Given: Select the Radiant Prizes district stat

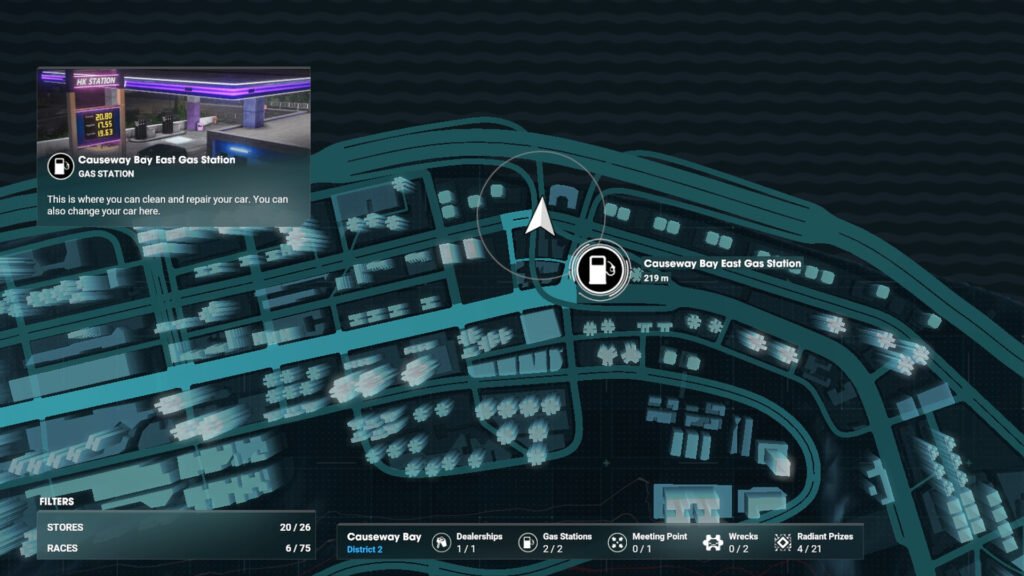Looking at the screenshot, I should point(813,542).
